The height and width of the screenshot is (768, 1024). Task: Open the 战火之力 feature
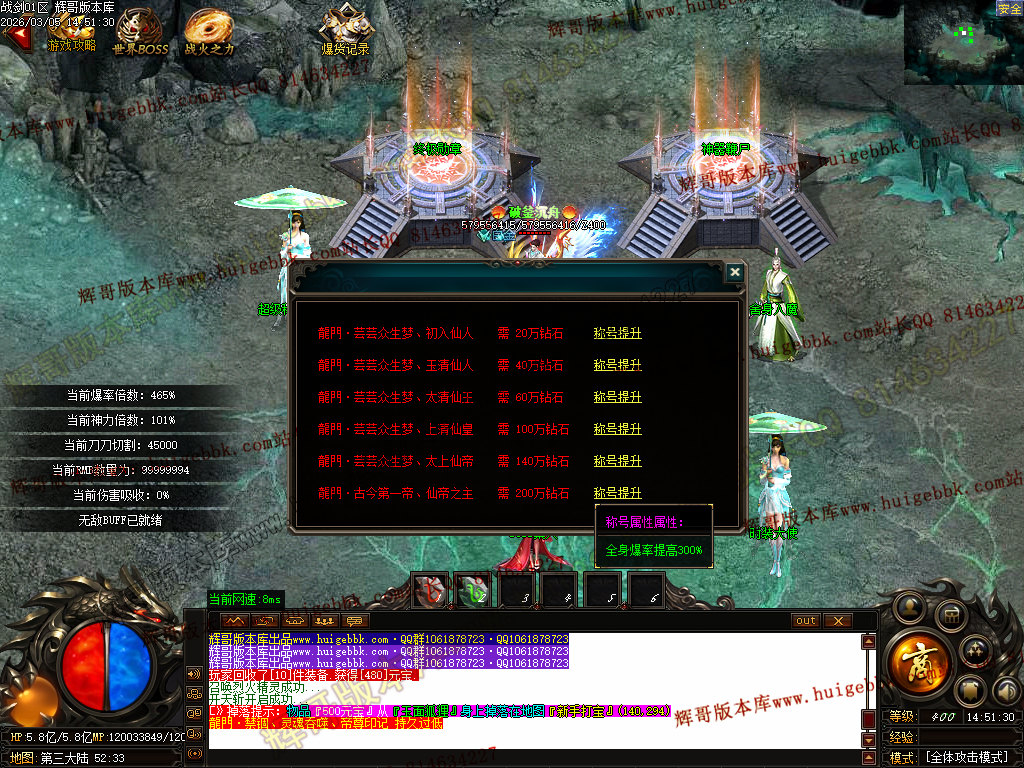click(x=209, y=32)
